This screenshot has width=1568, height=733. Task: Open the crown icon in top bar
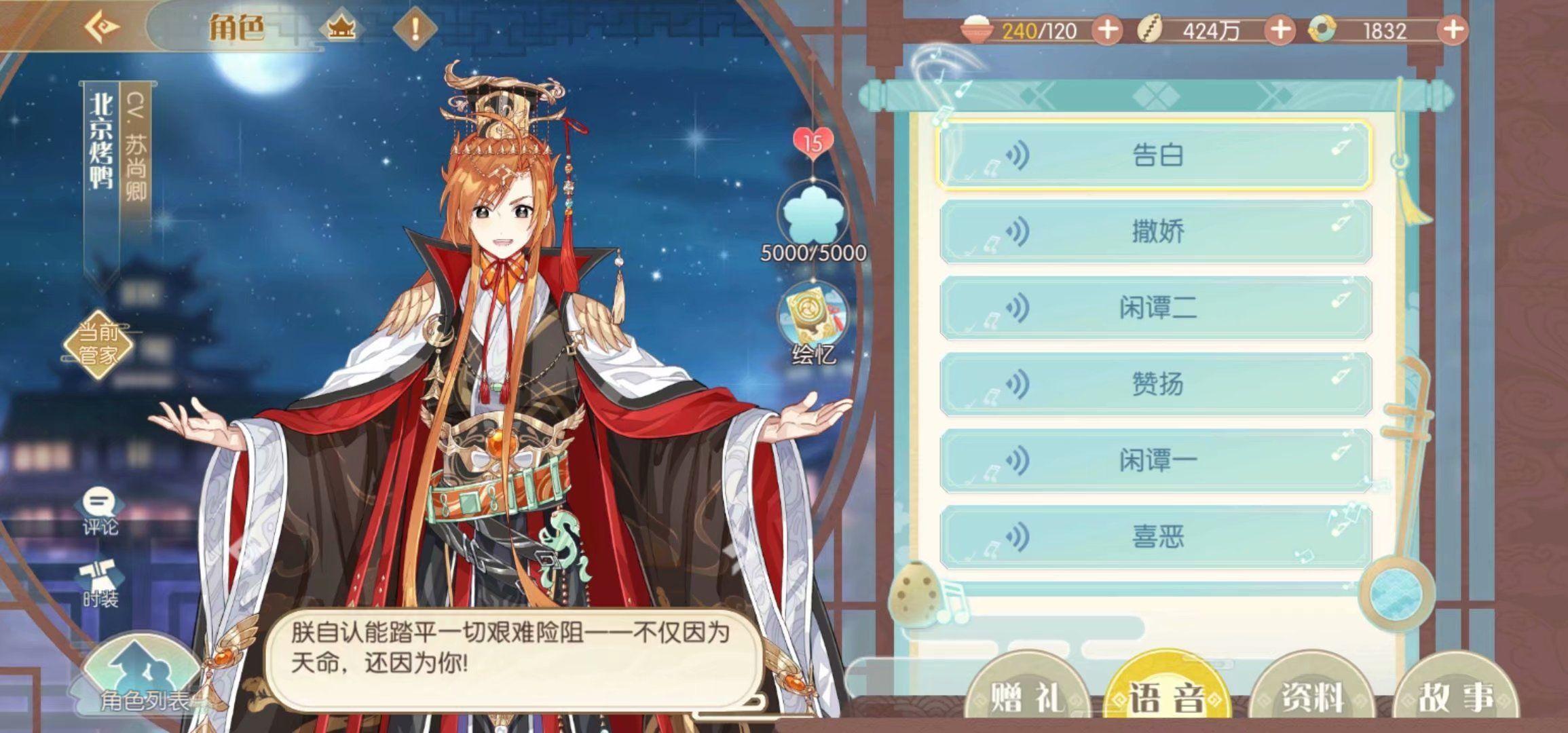coord(341,29)
